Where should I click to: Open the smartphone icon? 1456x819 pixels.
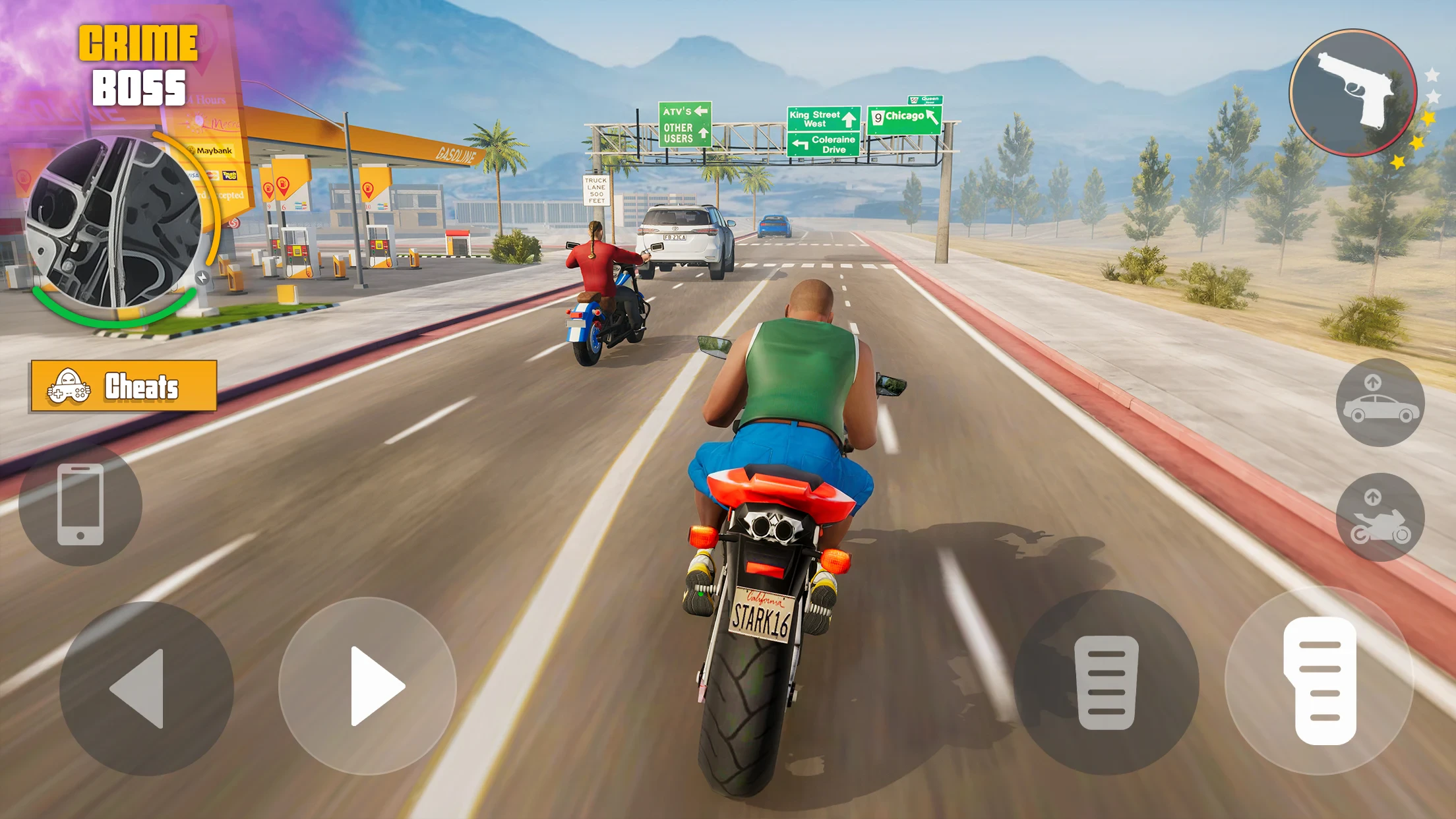[80, 504]
